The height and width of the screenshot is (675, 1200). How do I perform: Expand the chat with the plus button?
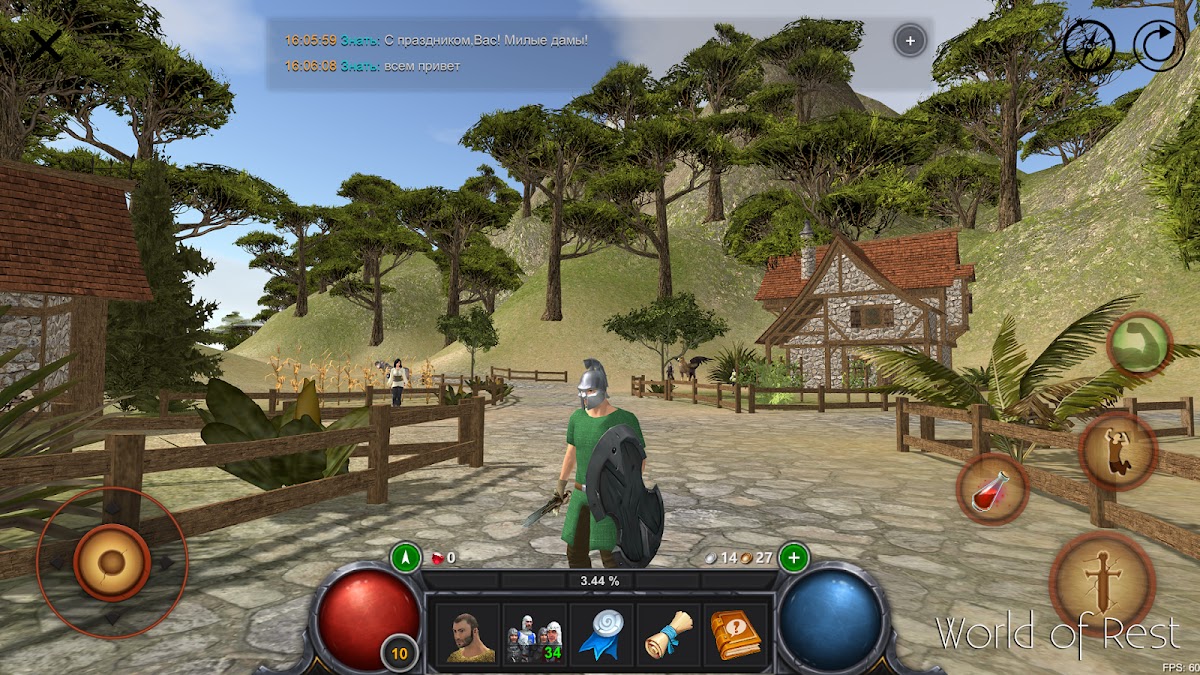[909, 41]
